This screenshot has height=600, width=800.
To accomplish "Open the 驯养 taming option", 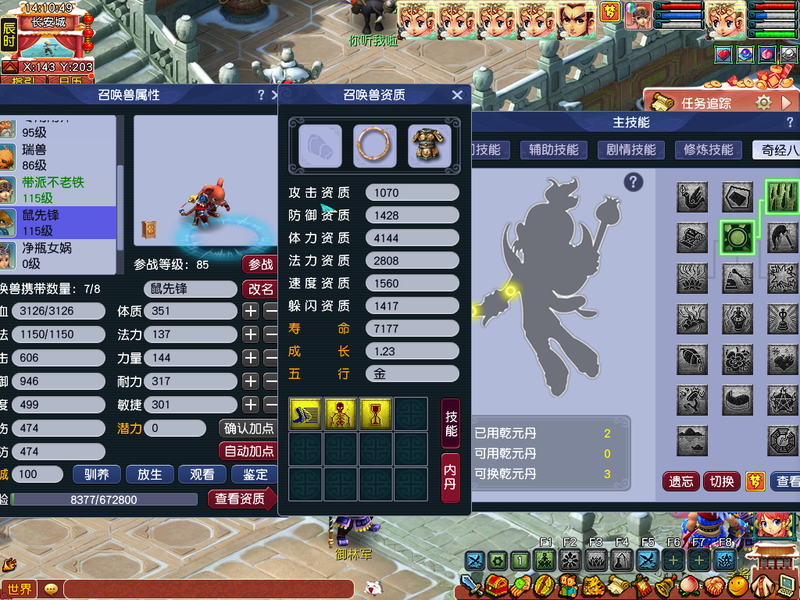I will (x=96, y=474).
